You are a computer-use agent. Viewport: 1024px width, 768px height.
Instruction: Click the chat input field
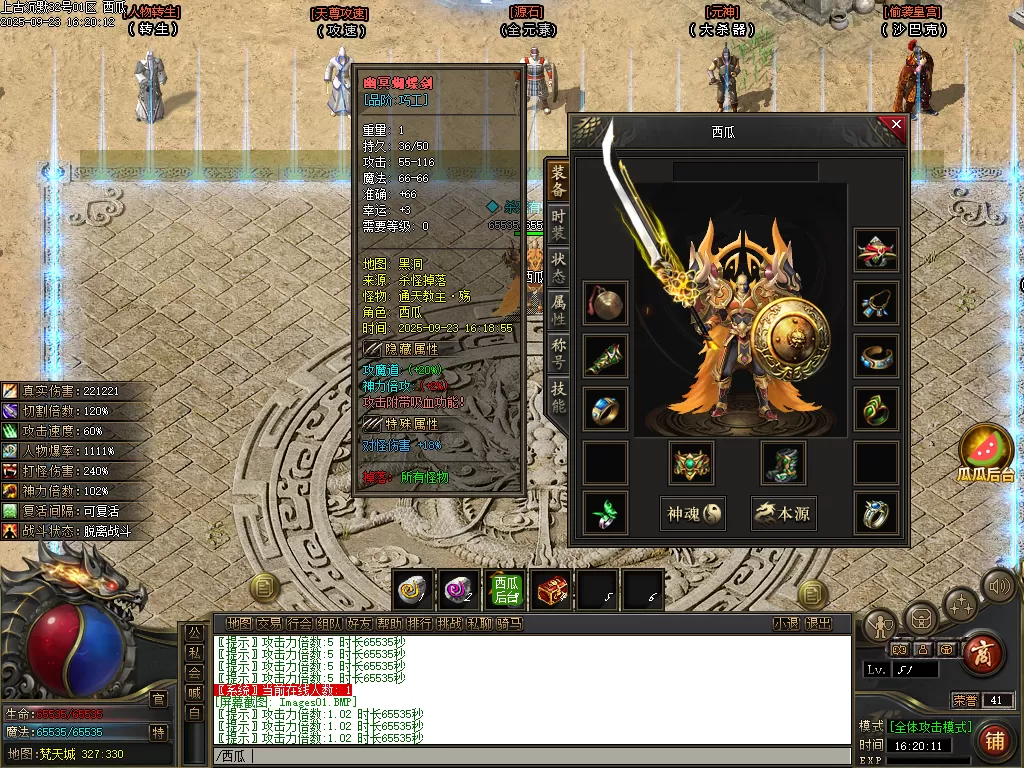click(530, 756)
